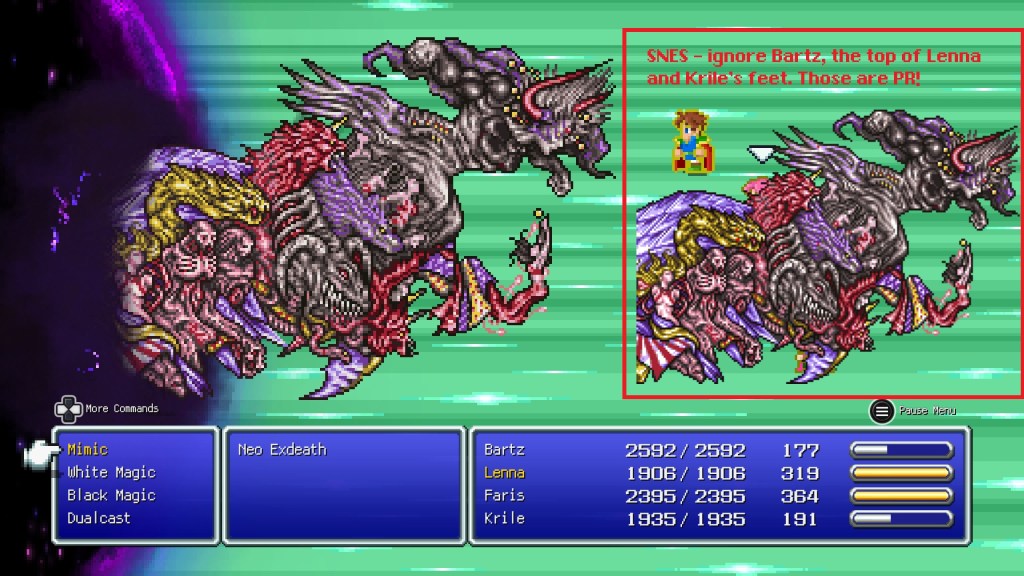Select Bartz in the party list

pyautogui.click(x=504, y=450)
